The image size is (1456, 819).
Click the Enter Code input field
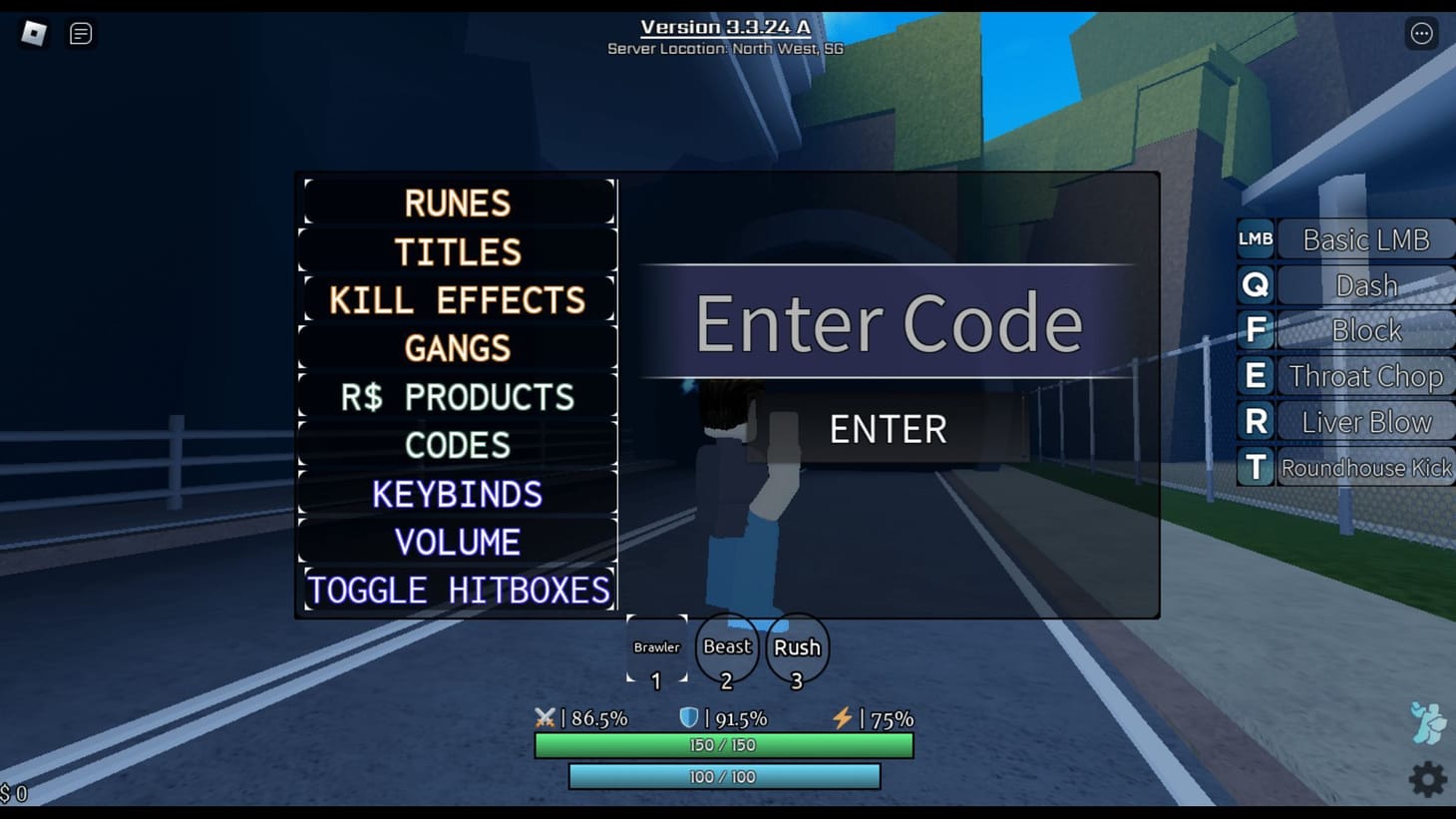tap(889, 321)
